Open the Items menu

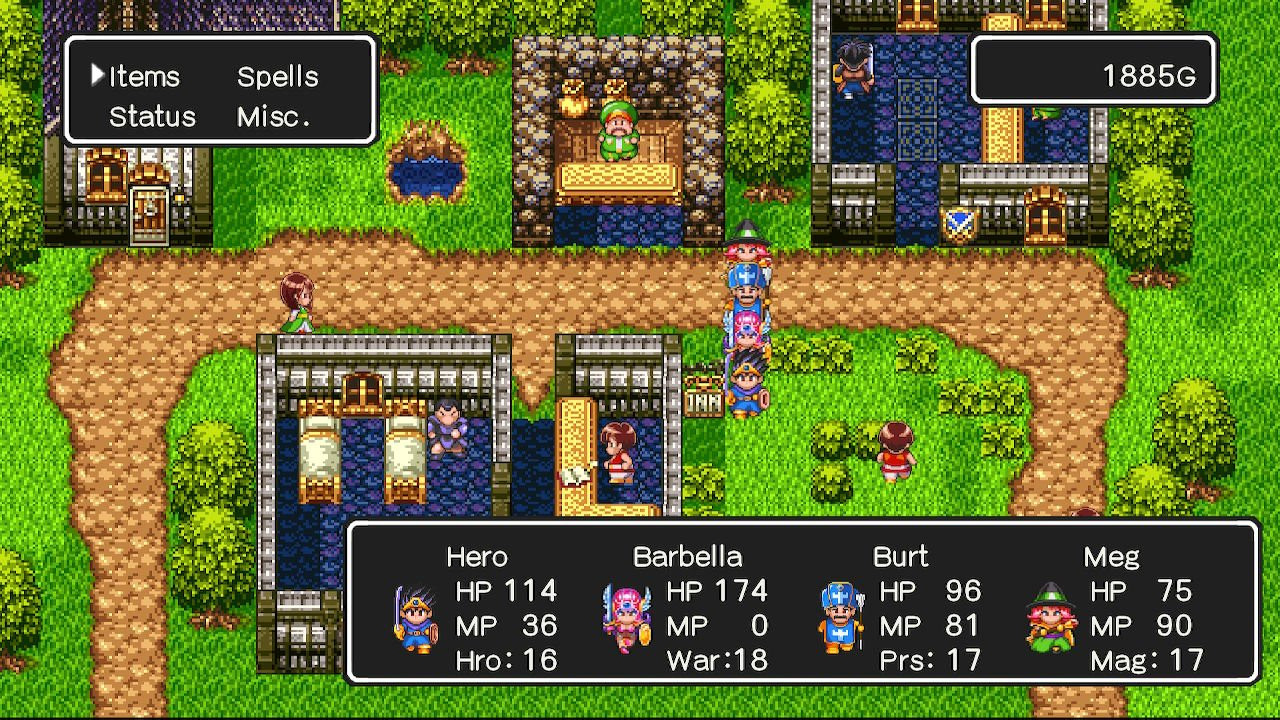point(144,77)
